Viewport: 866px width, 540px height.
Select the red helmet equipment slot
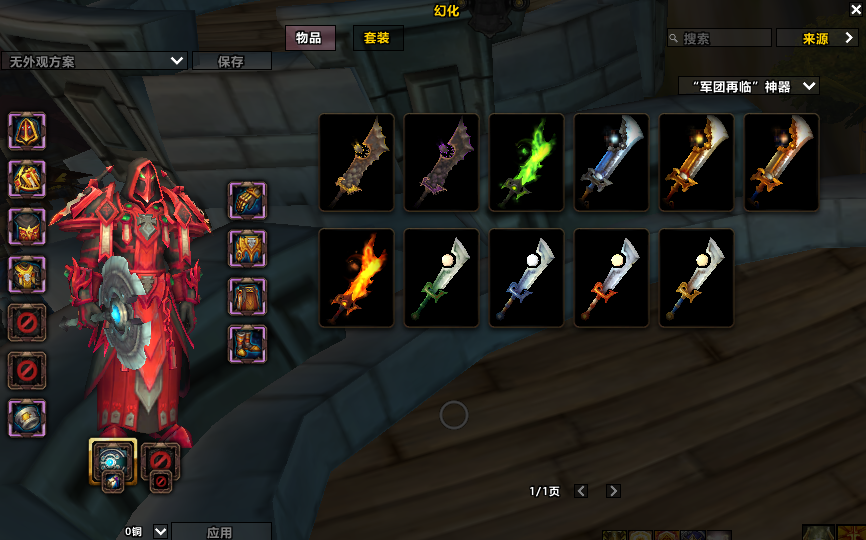click(27, 131)
